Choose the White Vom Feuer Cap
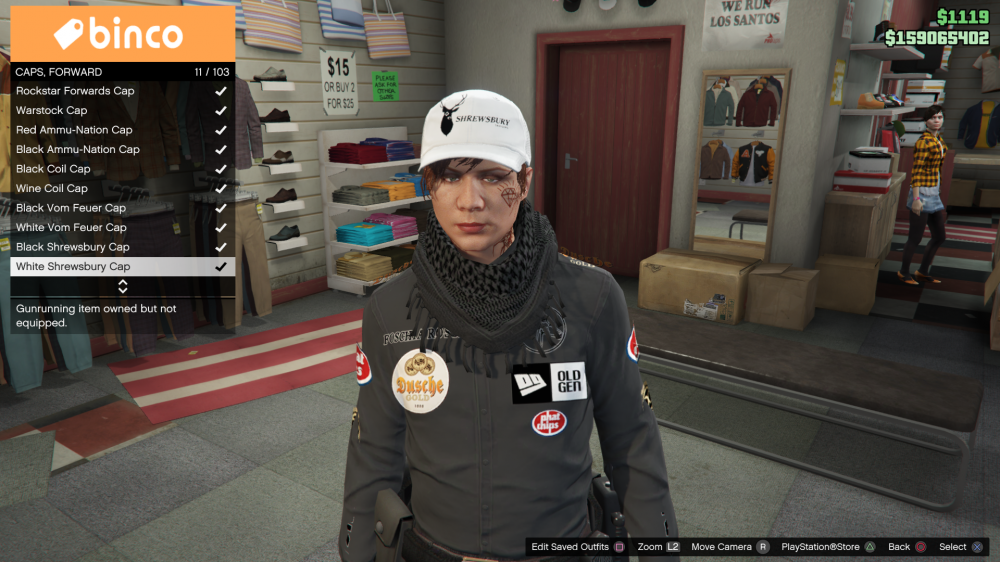Image resolution: width=1000 pixels, height=562 pixels. [x=120, y=227]
